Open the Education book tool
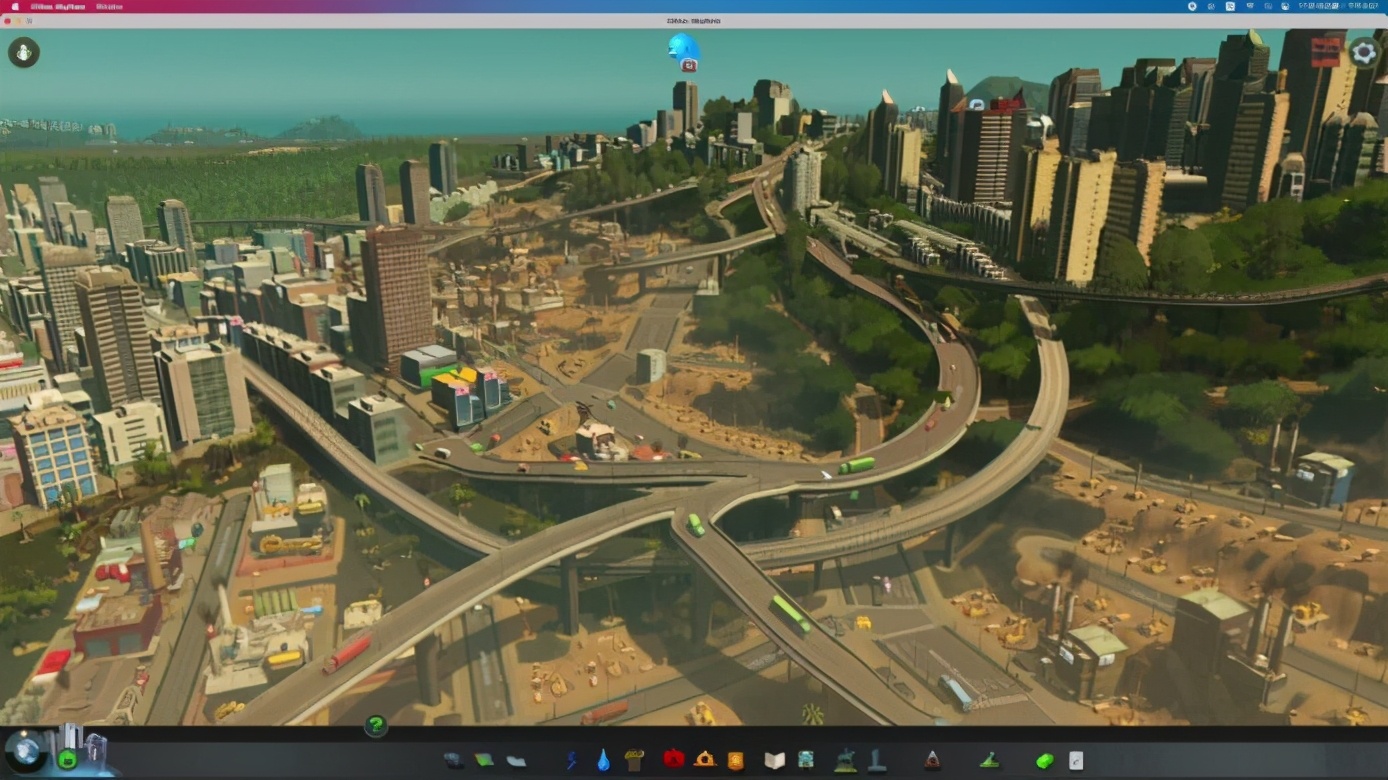Viewport: 1388px width, 780px height. (x=775, y=760)
